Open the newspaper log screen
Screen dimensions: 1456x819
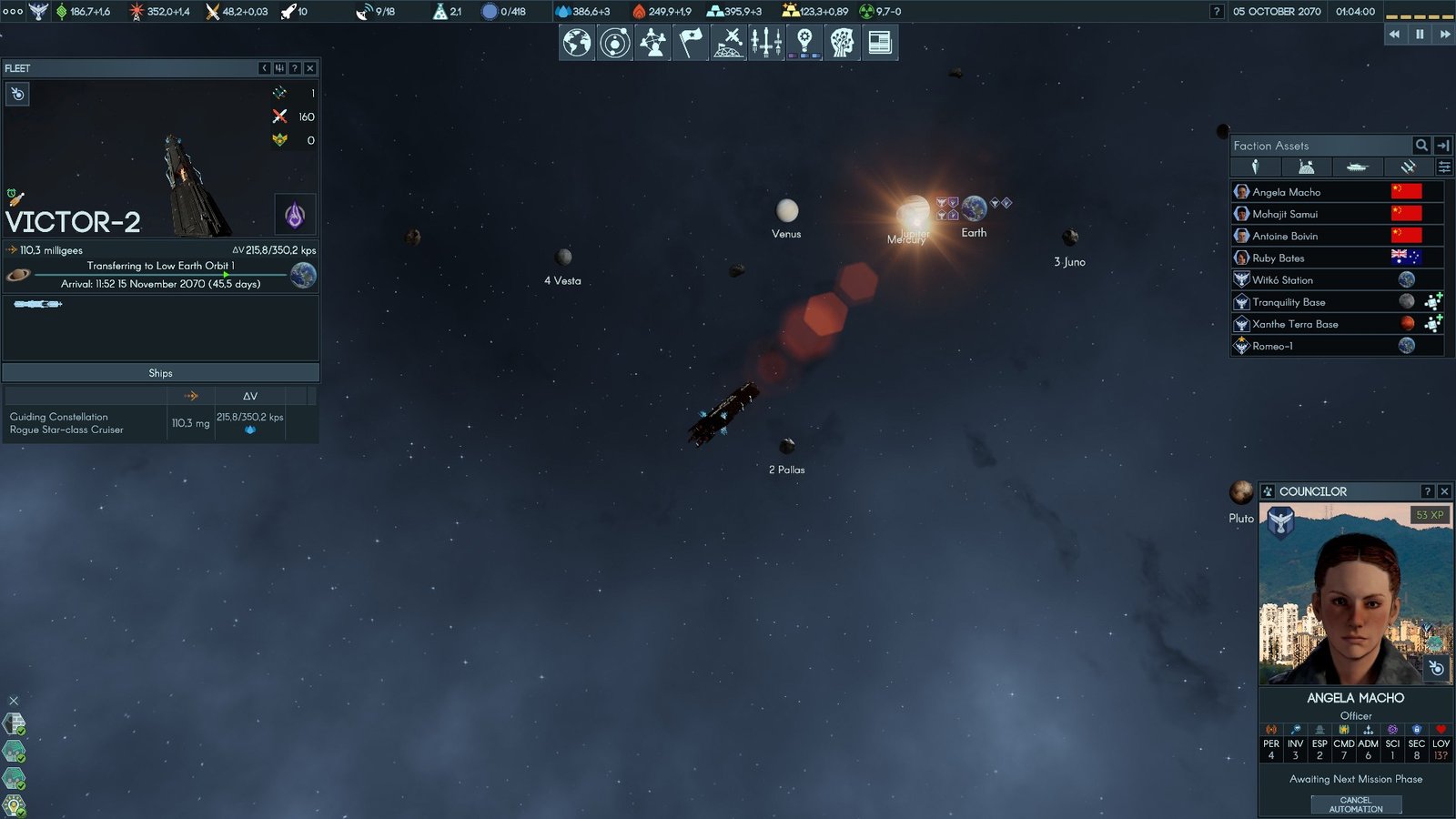(880, 43)
